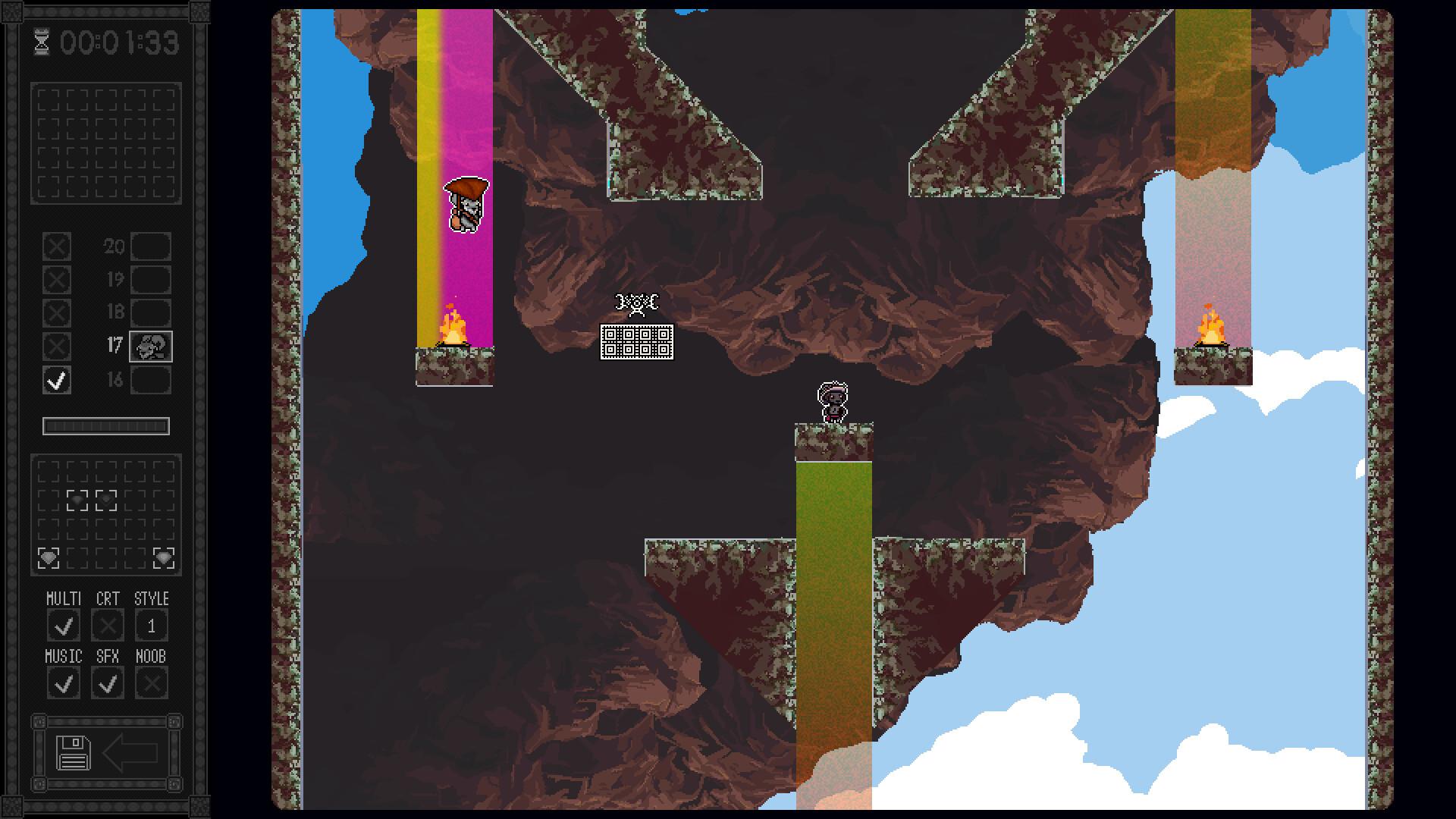This screenshot has width=1456, height=819.
Task: Click the X box beside level 20
Action: tap(57, 246)
